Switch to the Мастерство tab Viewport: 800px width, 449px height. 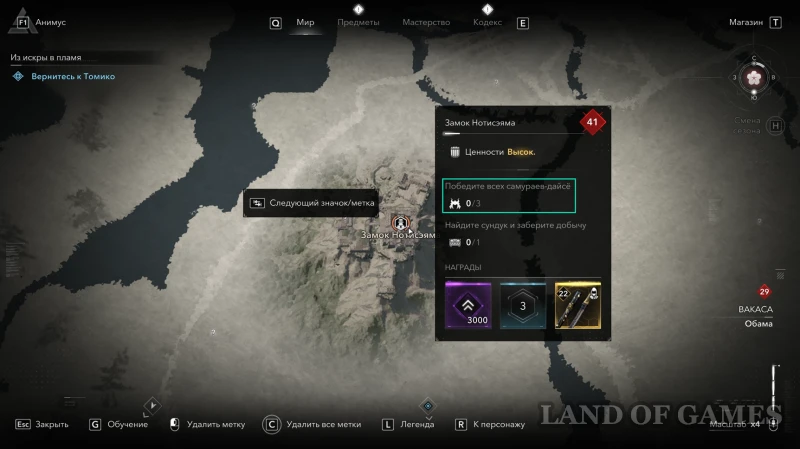(x=426, y=22)
